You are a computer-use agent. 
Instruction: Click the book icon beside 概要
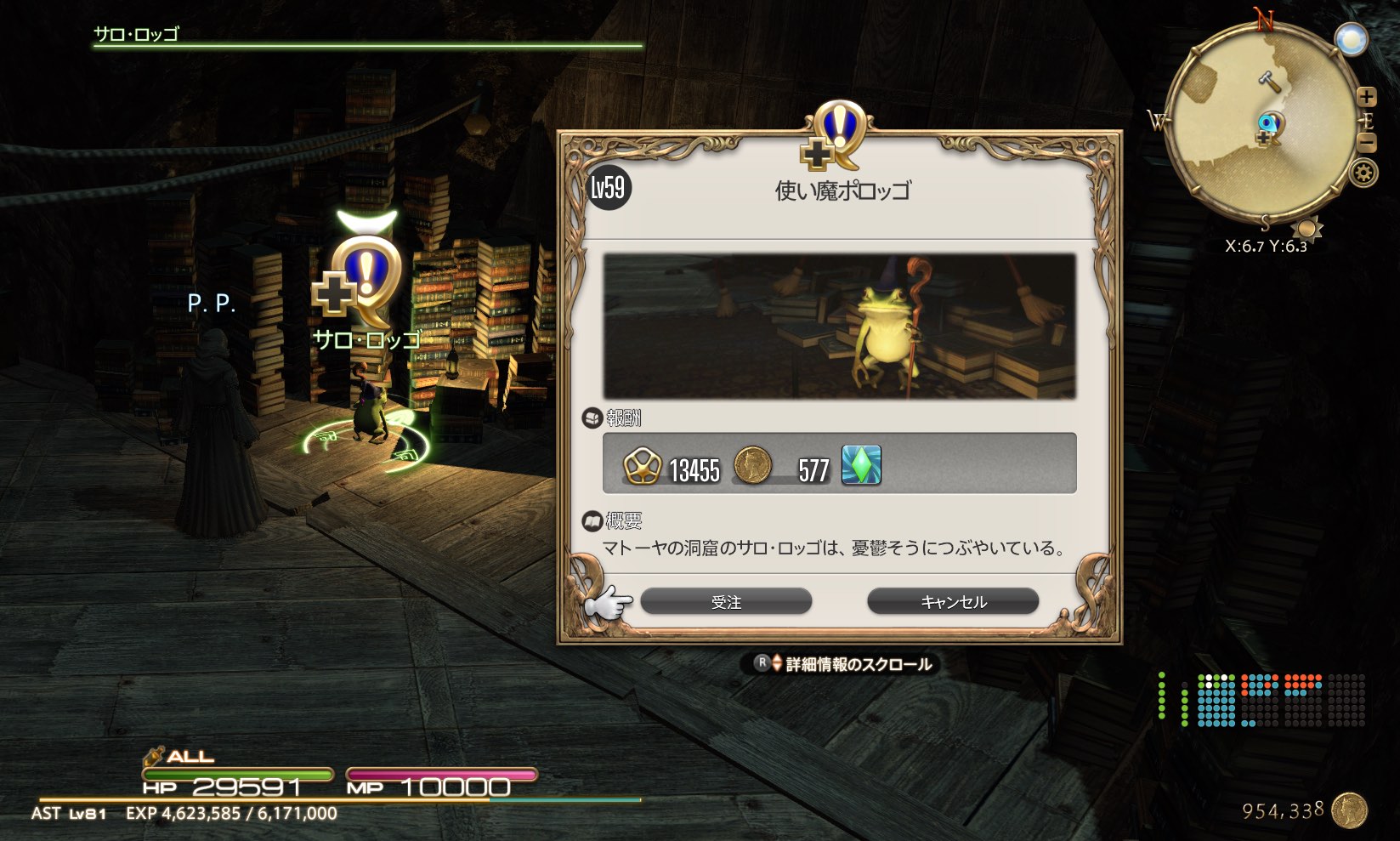pyautogui.click(x=592, y=520)
